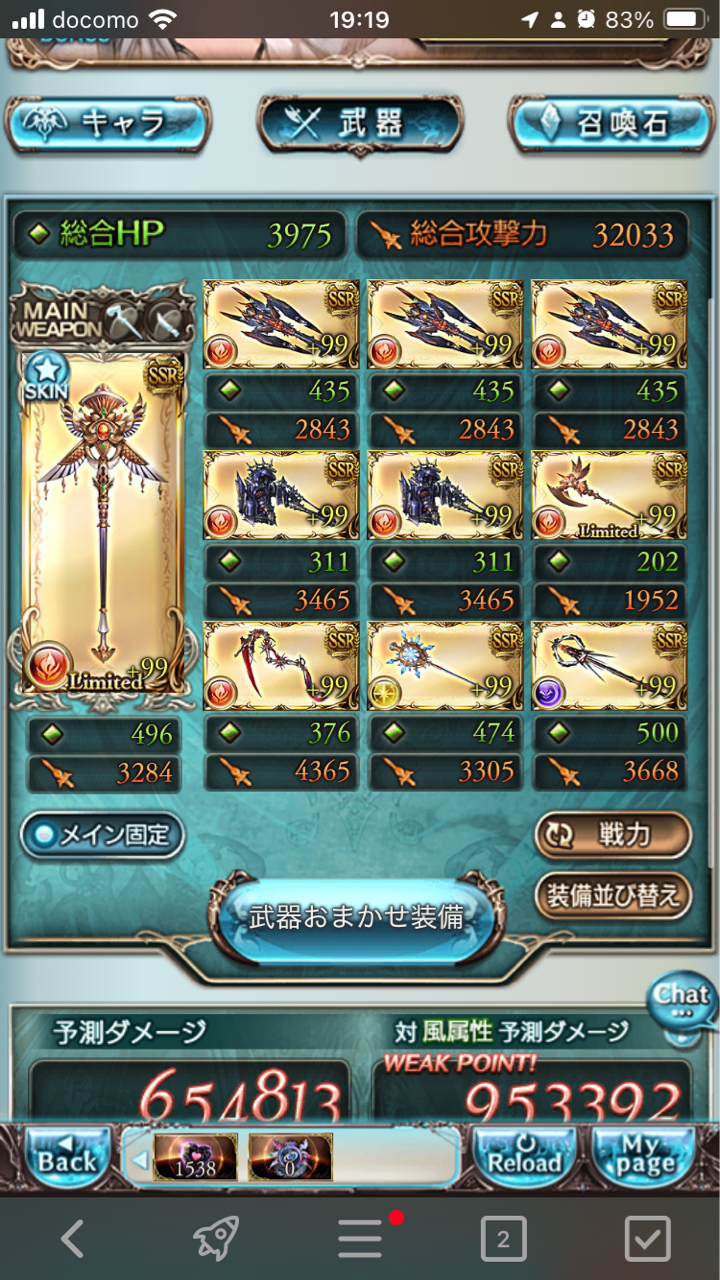Tap the browser back arrow
Viewport: 720px width, 1280px height.
(x=72, y=1240)
